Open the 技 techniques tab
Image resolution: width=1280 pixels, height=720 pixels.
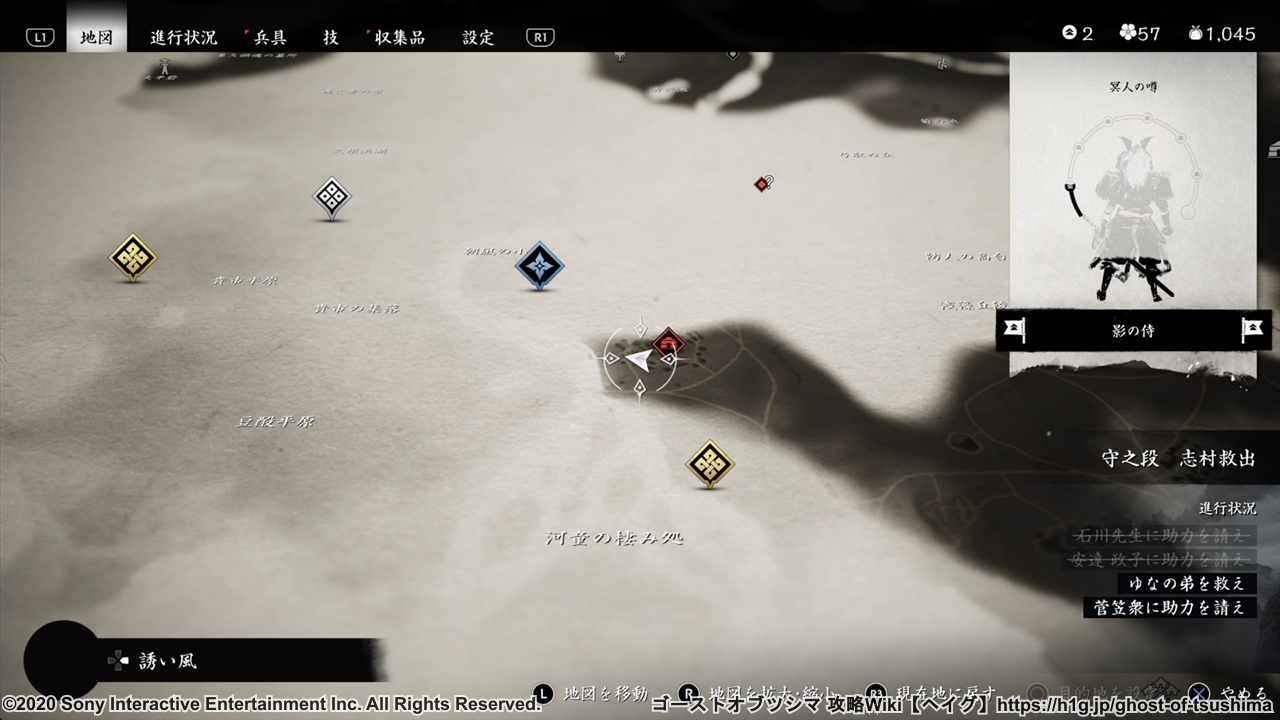(x=330, y=37)
